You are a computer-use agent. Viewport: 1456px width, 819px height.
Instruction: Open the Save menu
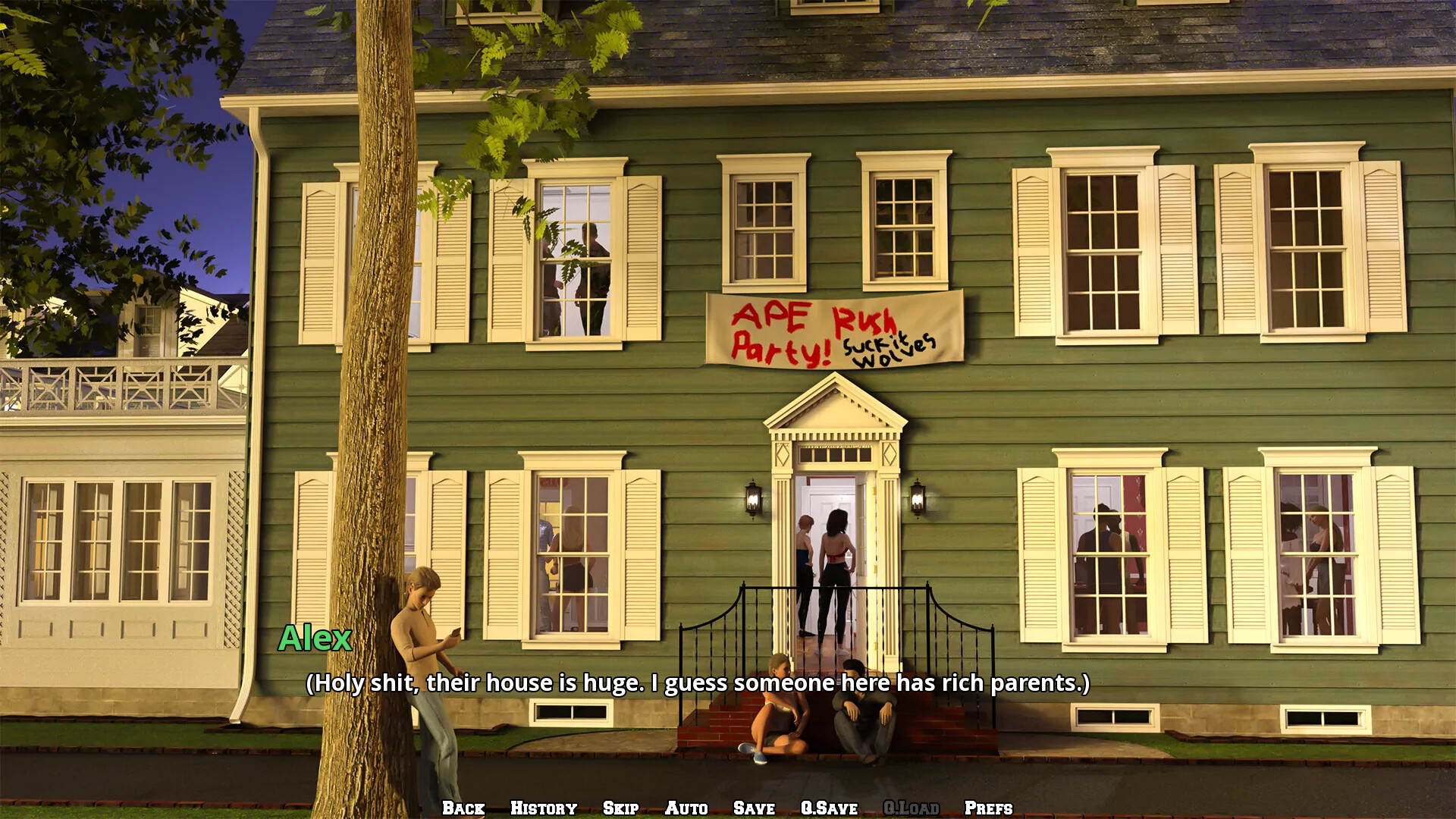pos(754,808)
